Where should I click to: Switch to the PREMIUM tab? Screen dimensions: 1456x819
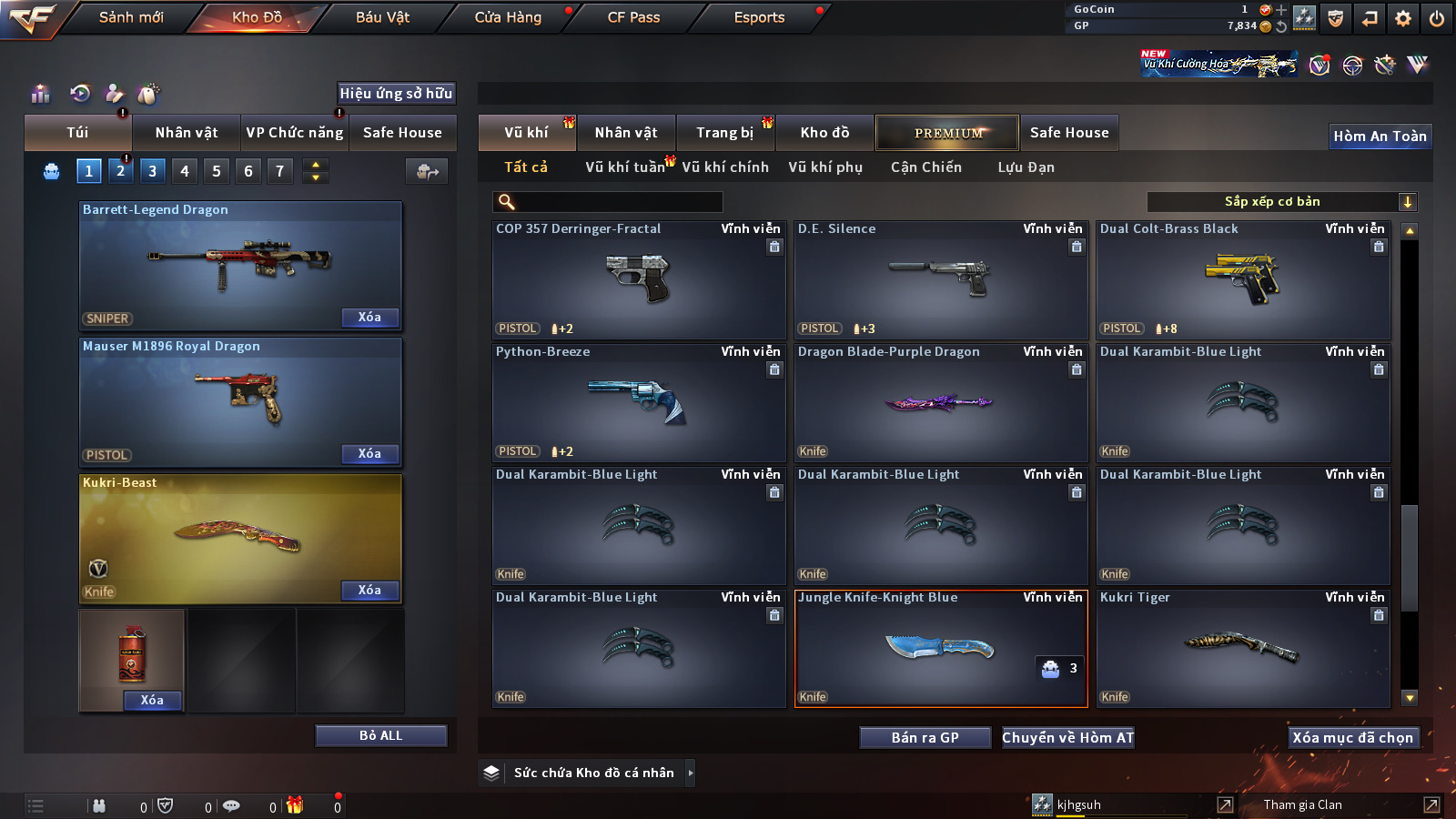tap(947, 133)
